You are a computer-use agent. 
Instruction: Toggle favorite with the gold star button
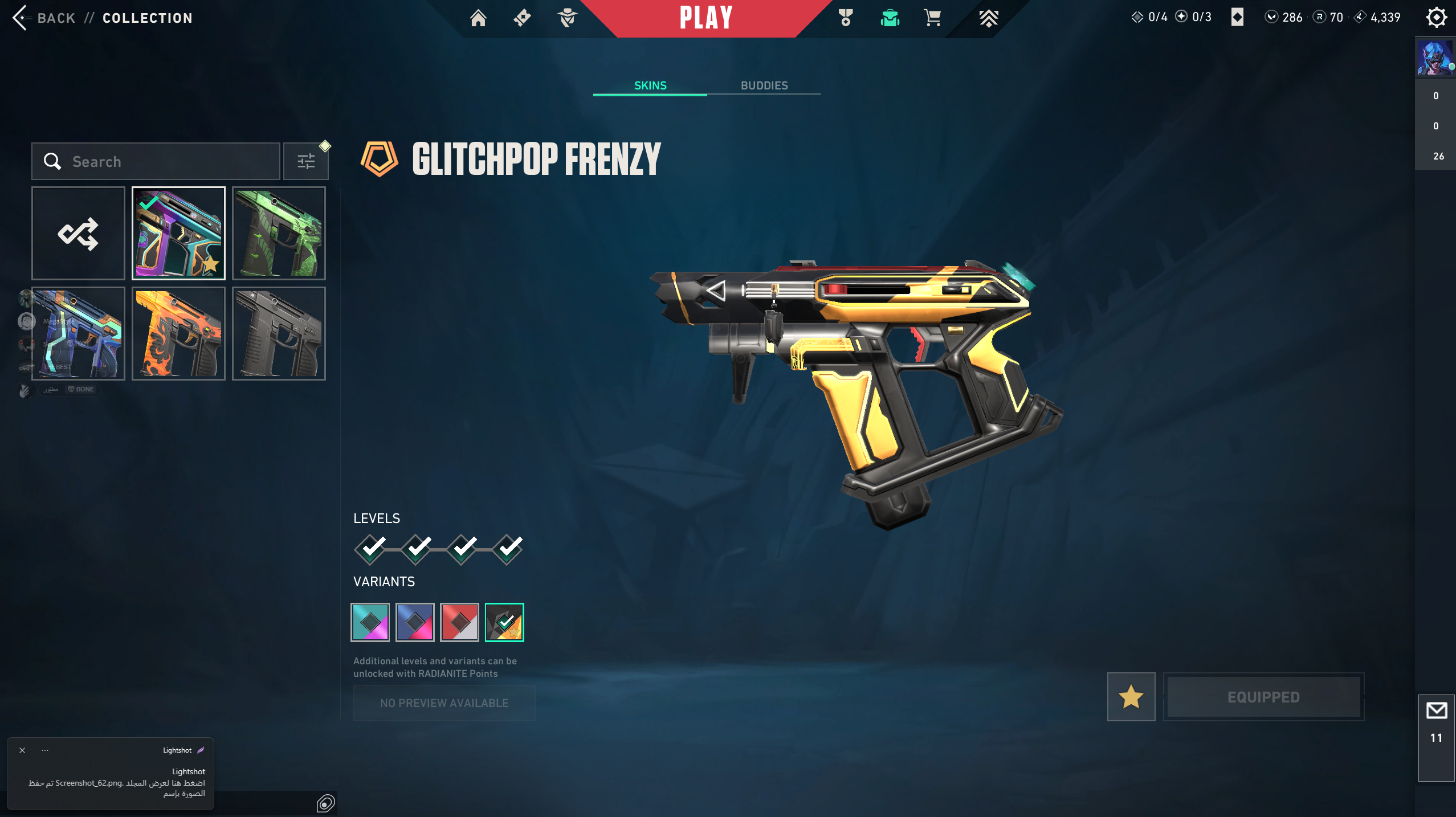click(x=1131, y=697)
